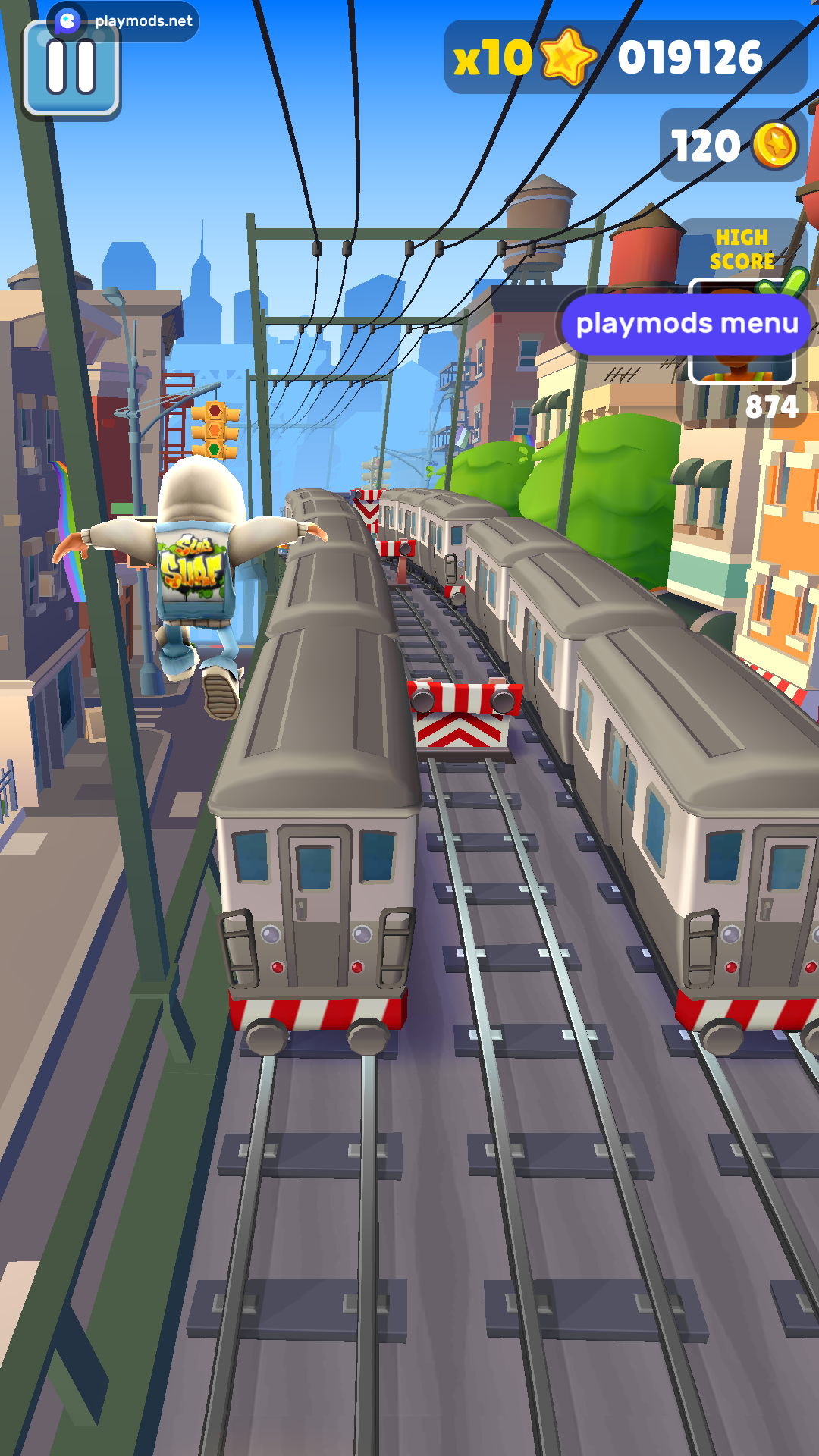Open the playmods menu overlay
The image size is (819, 1456).
(686, 324)
